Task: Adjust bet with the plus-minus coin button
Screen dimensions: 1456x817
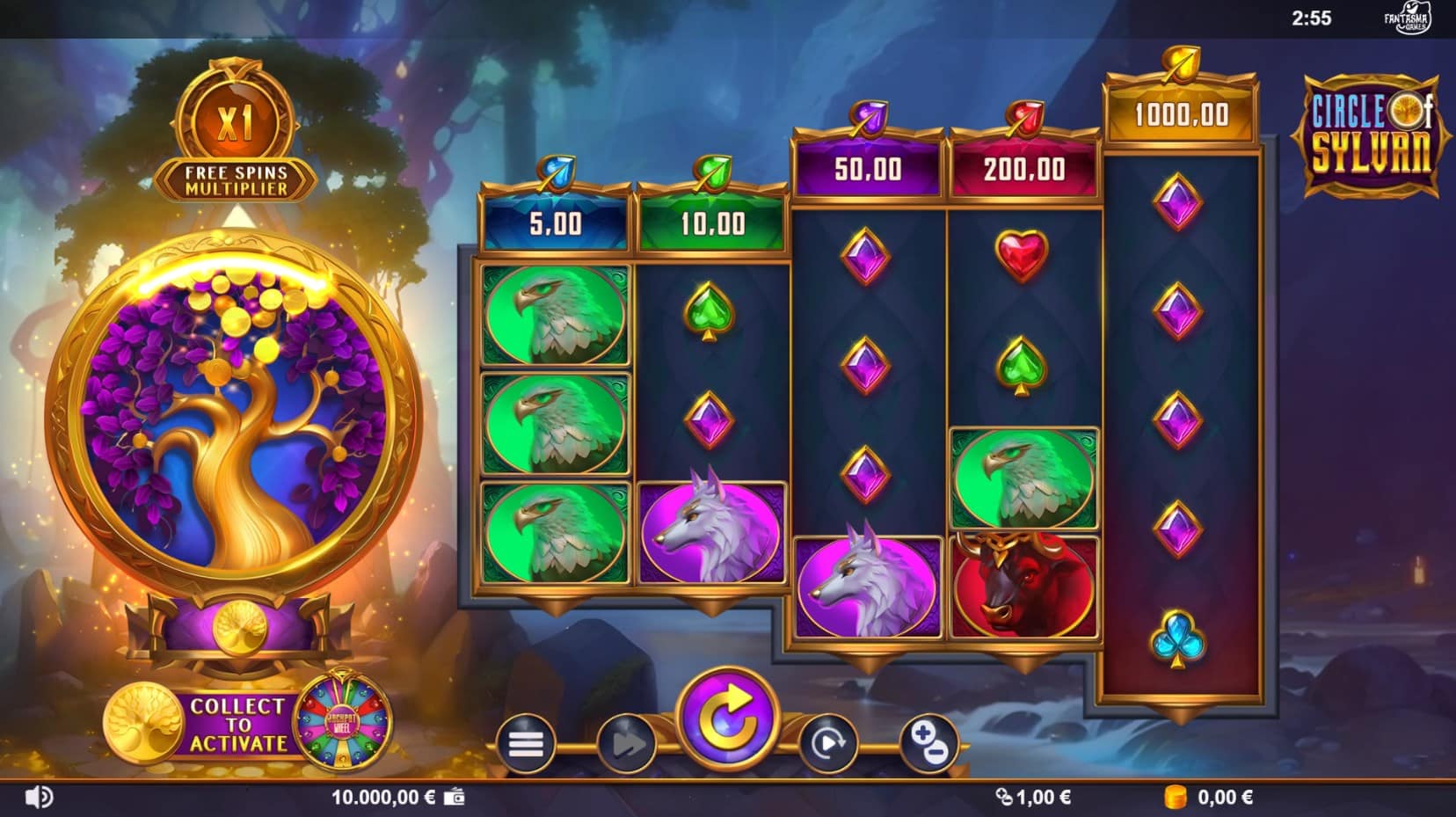Action: click(928, 744)
